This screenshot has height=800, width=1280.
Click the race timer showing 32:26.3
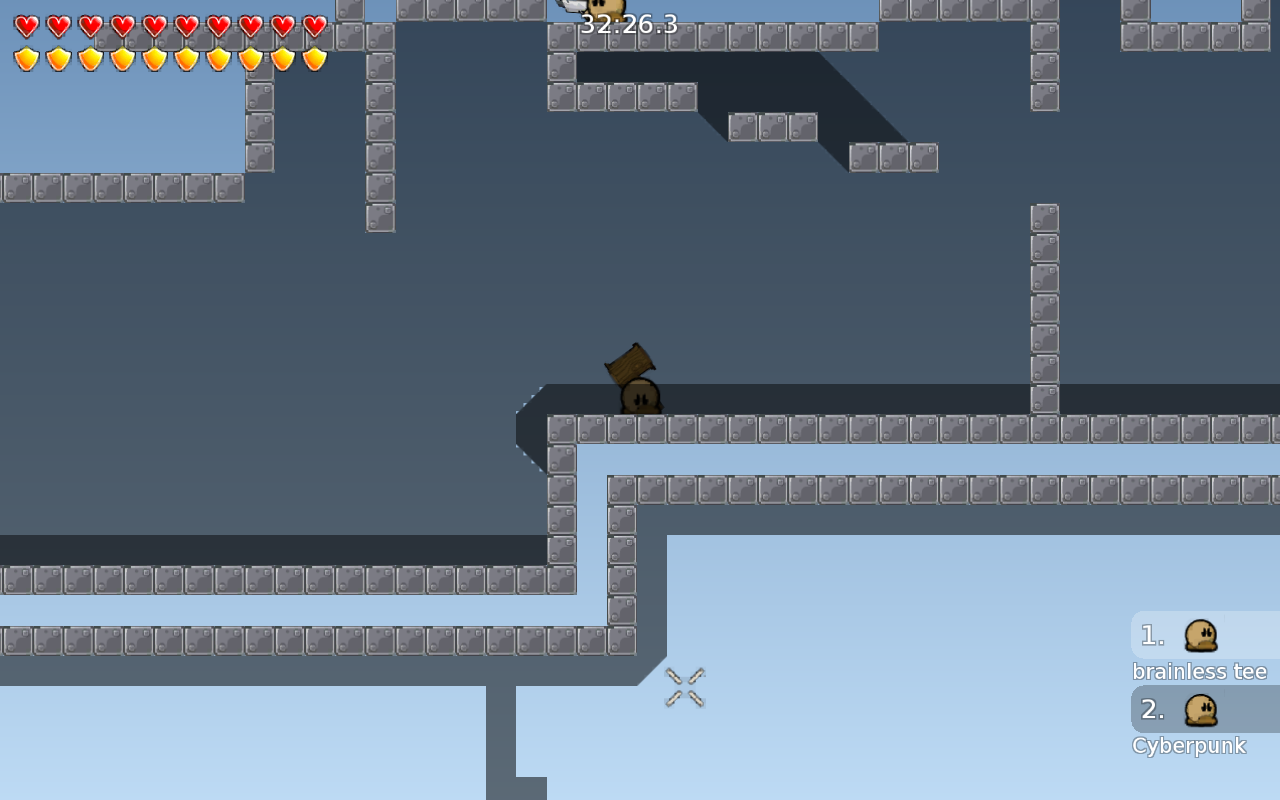point(629,25)
